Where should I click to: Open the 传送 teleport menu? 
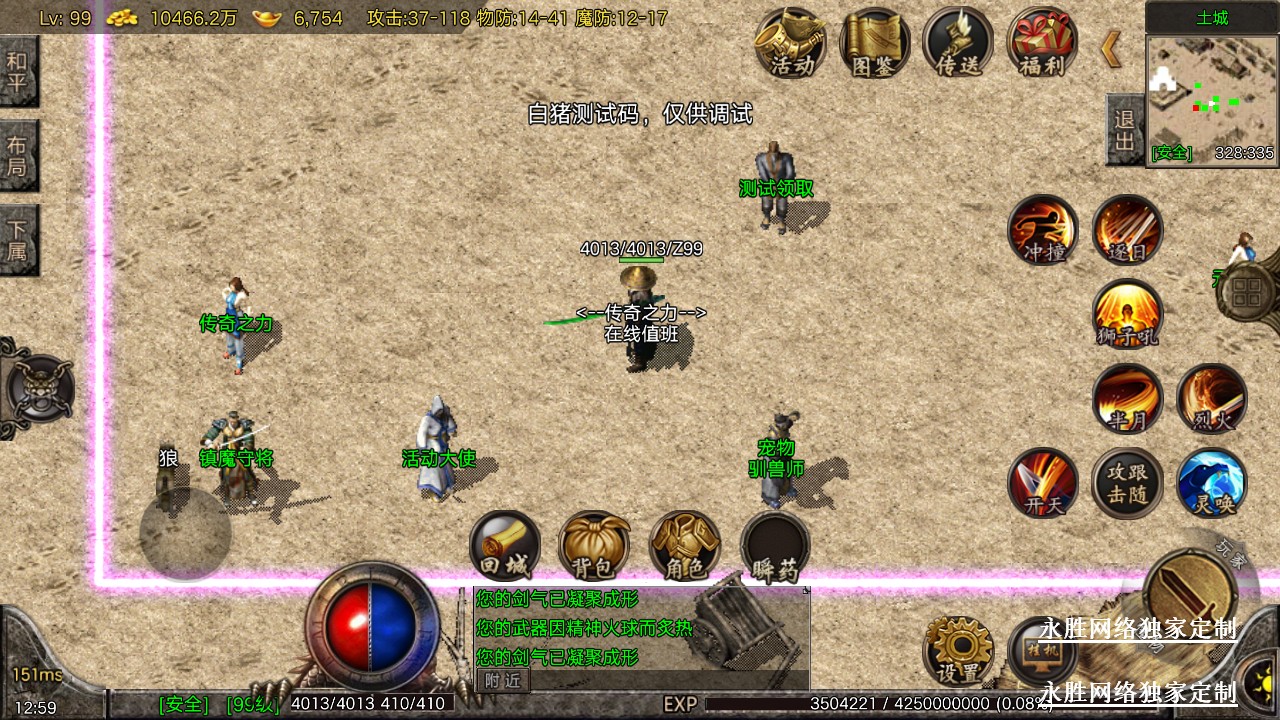coord(958,43)
